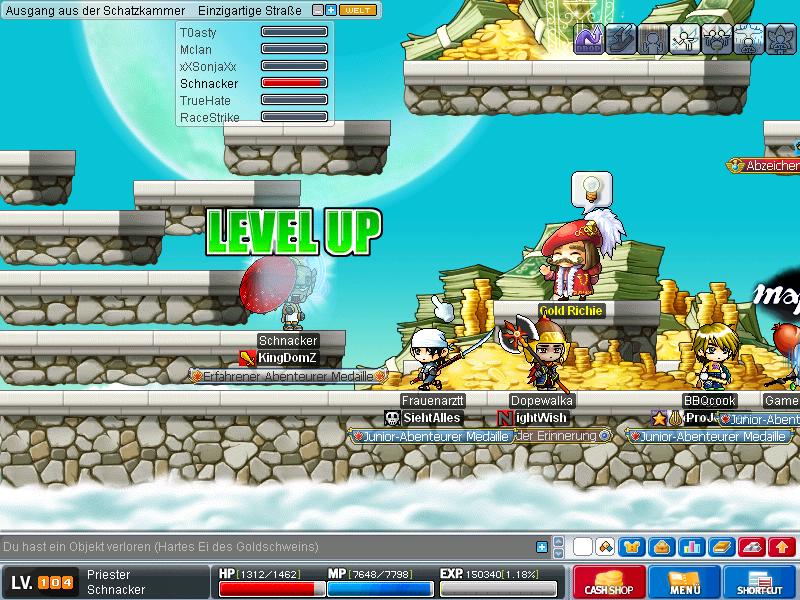Open the Cash Shop
Image resolution: width=800 pixels, height=600 pixels.
pos(609,584)
